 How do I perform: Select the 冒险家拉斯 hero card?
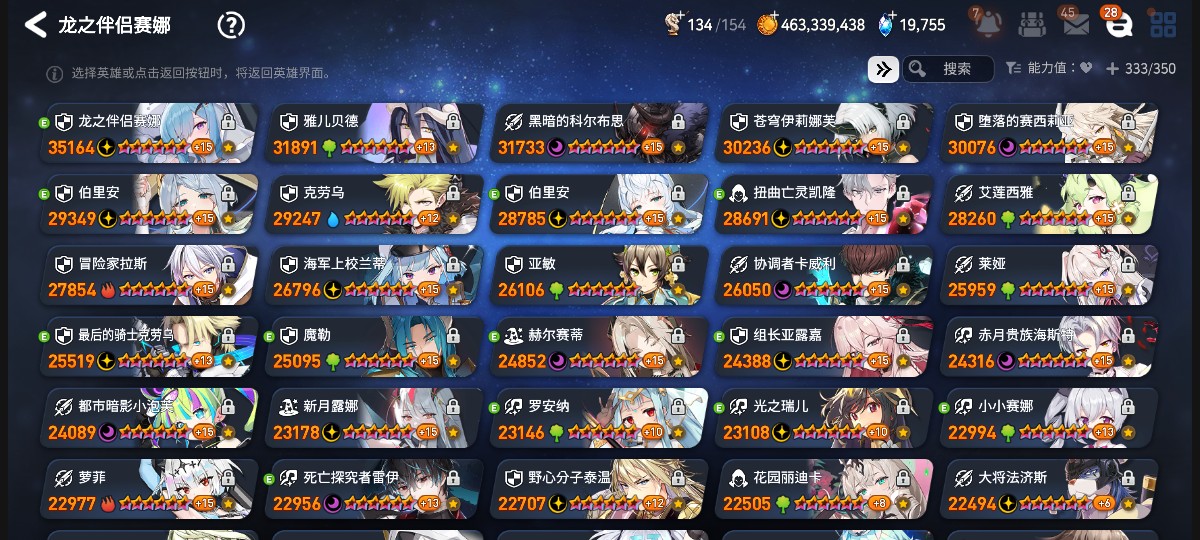point(150,276)
